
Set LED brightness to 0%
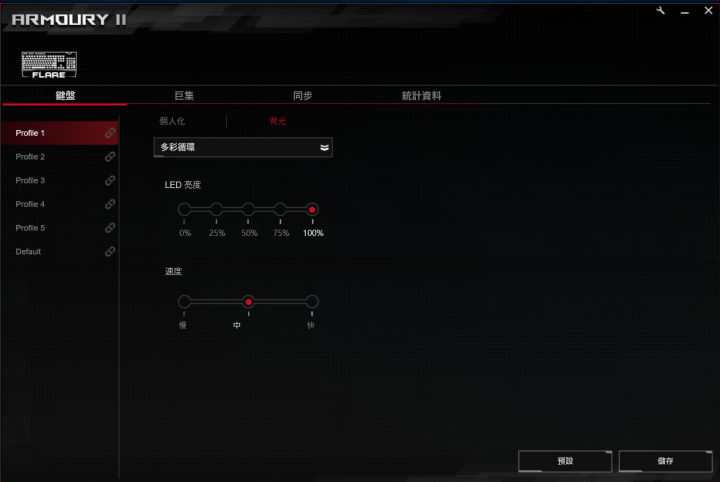click(x=184, y=209)
